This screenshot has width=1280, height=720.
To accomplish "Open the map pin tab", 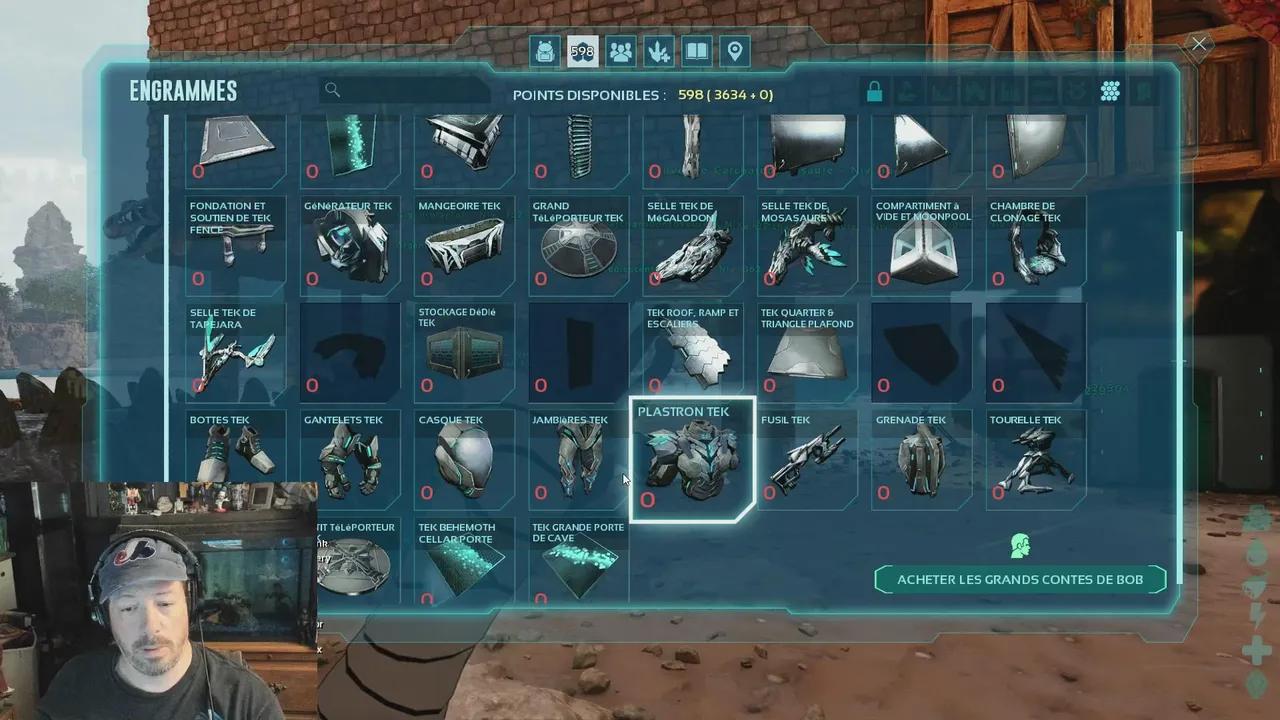I will [735, 51].
